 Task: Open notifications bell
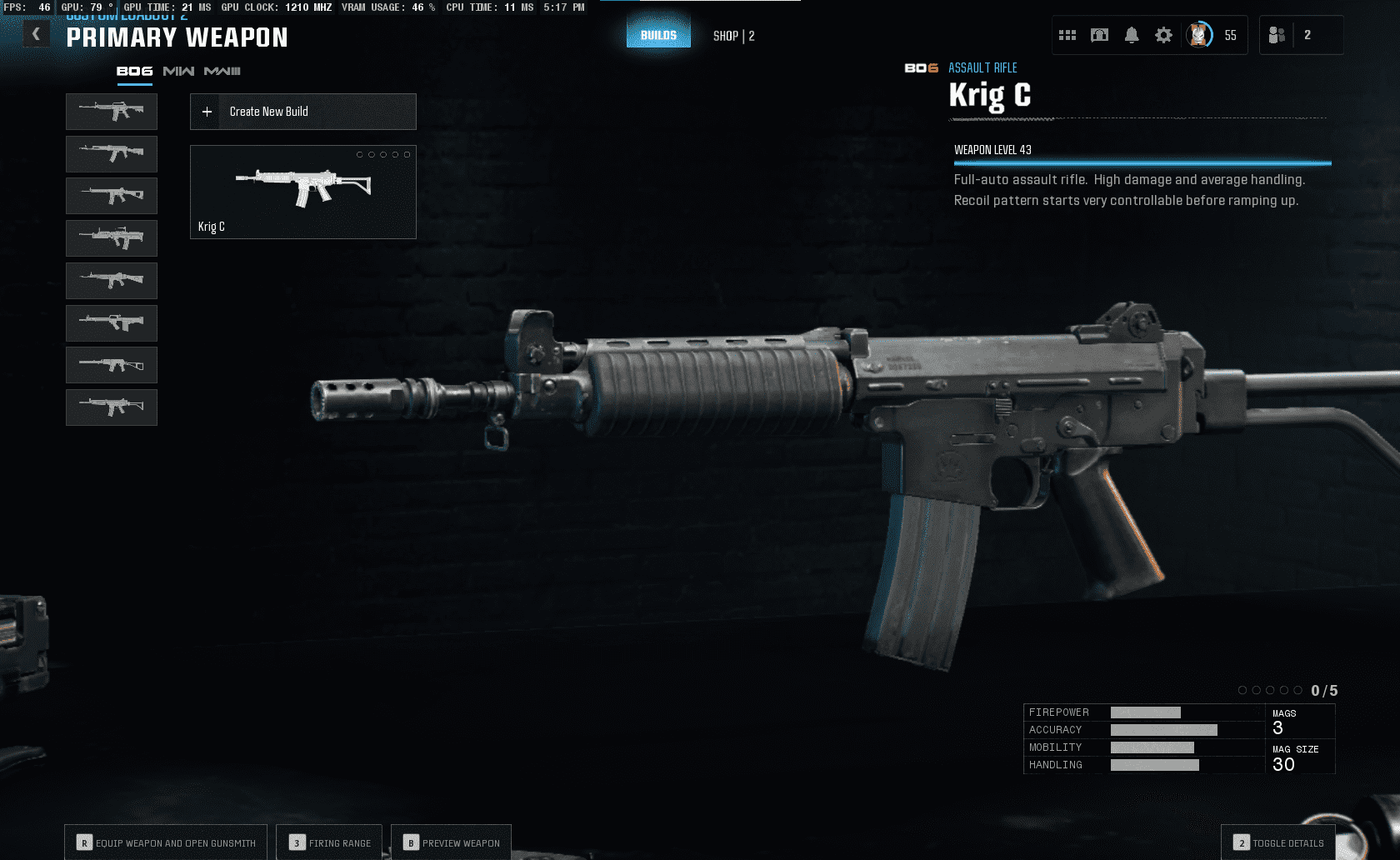(x=1132, y=35)
